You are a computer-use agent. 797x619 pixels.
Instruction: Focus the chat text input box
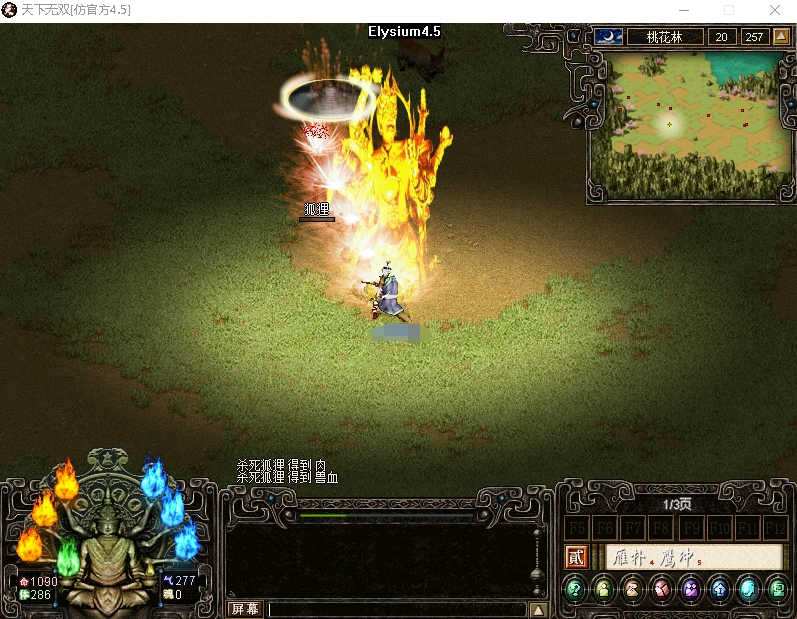pos(396,609)
